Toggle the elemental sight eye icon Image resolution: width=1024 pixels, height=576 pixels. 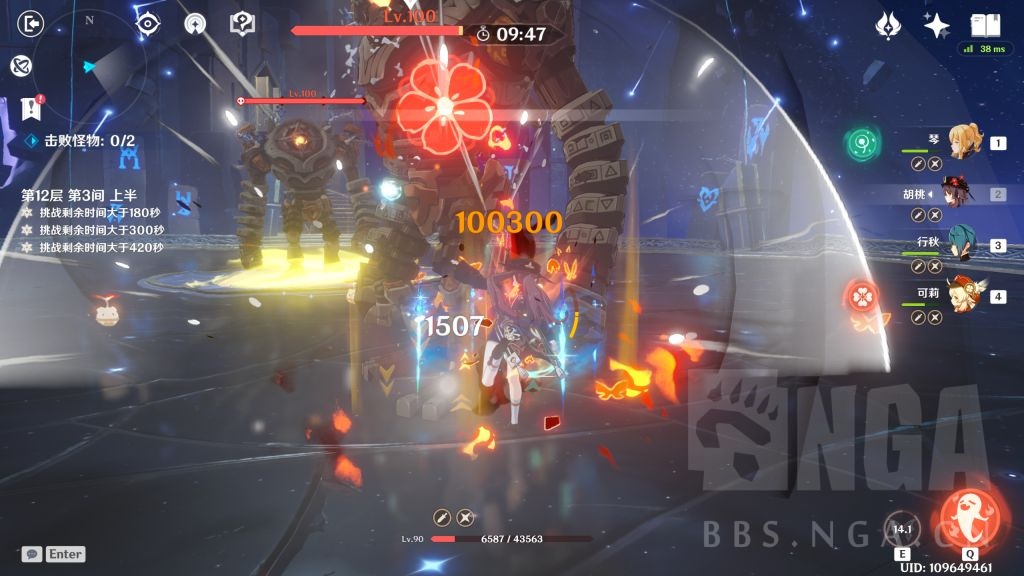click(148, 24)
